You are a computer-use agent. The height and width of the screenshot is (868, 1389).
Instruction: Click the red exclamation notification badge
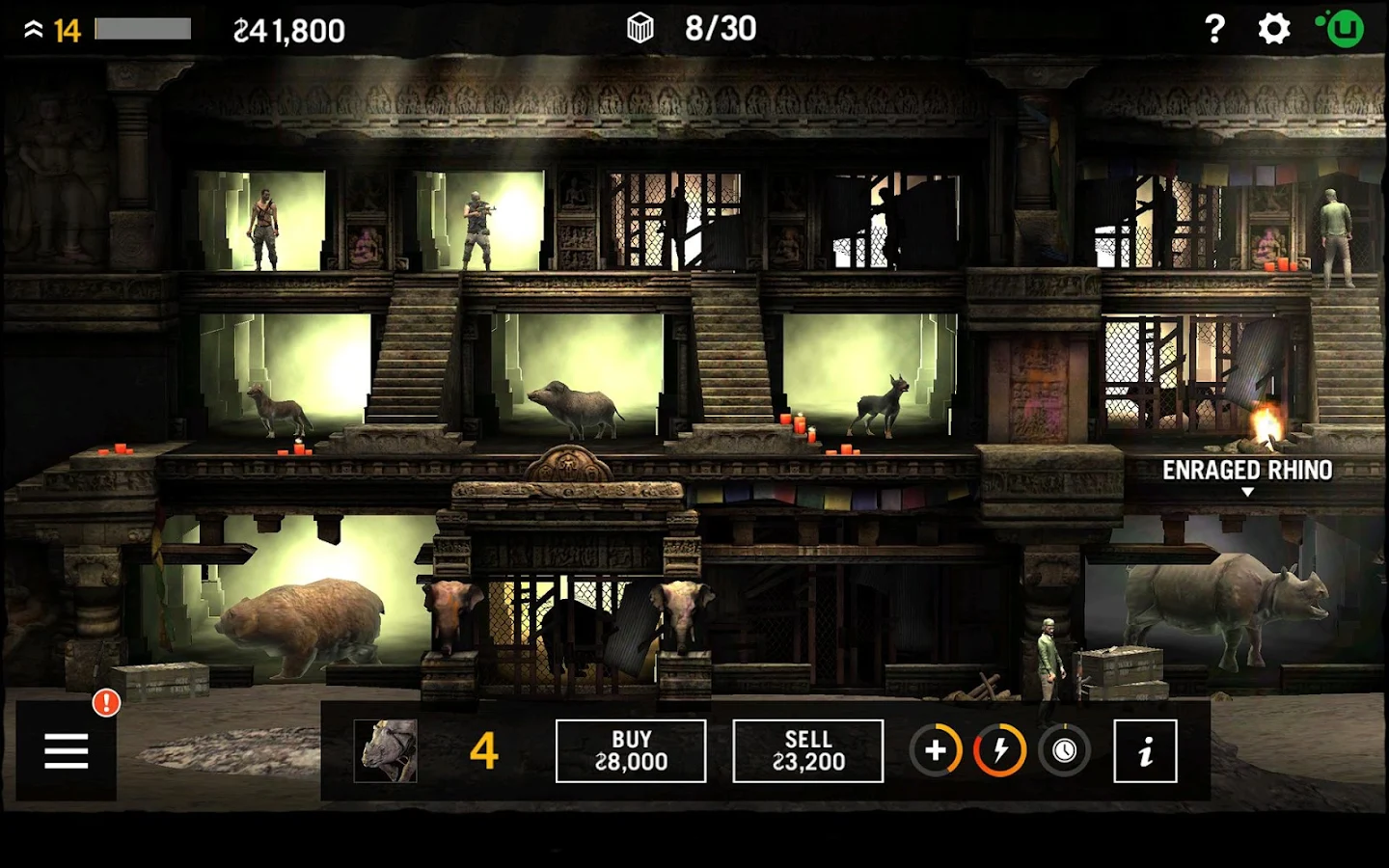[105, 704]
